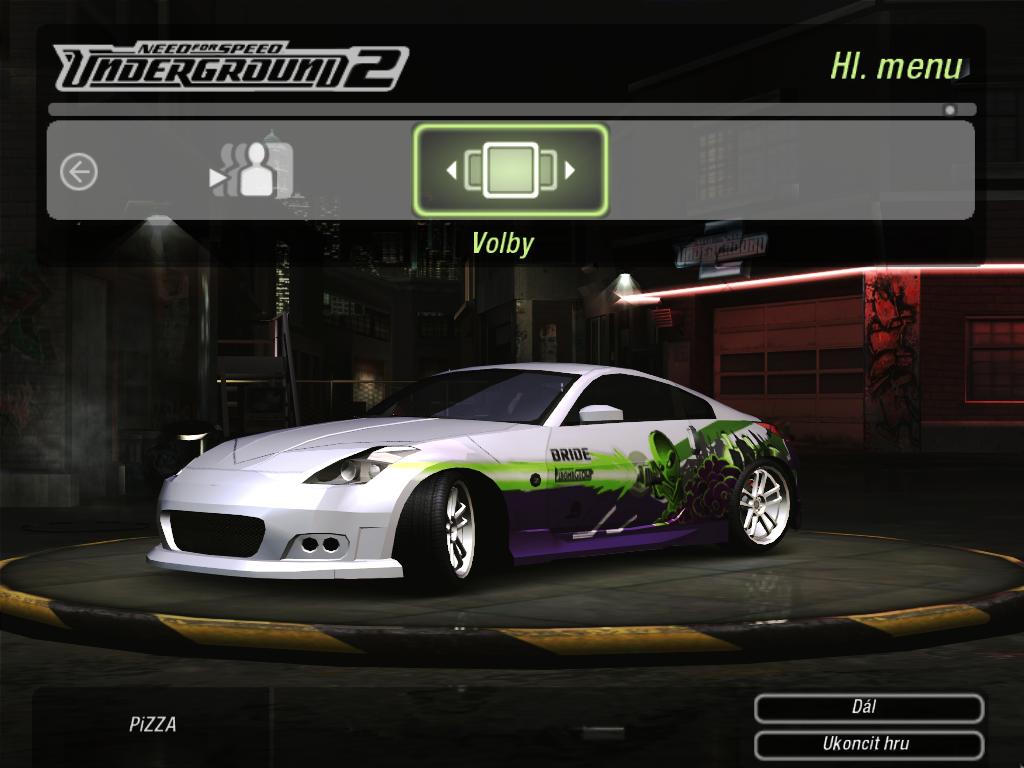The width and height of the screenshot is (1024, 768).
Task: Quit via the Ukoncit hru button
Action: tap(868, 745)
